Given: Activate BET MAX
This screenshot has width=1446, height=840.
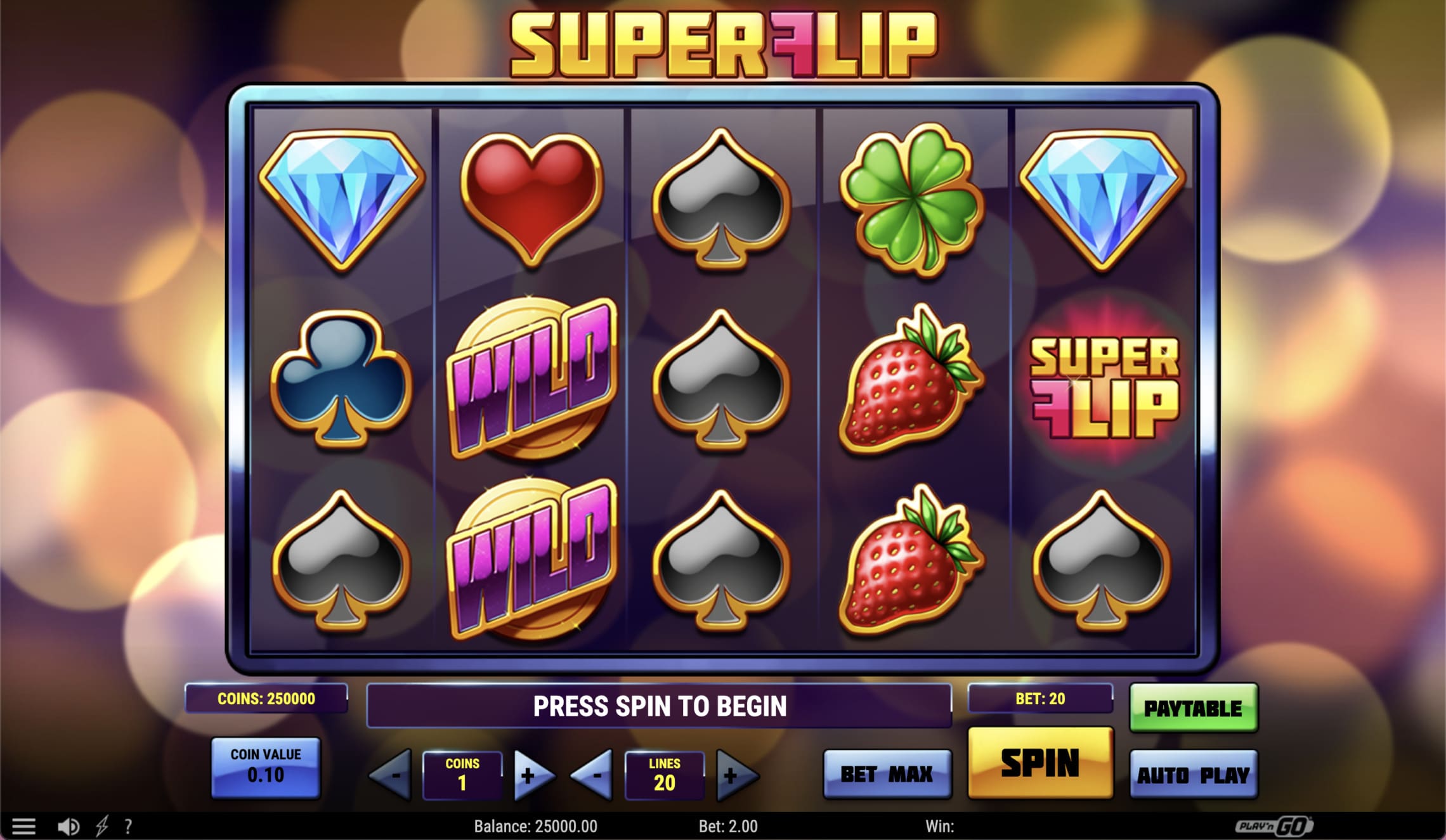Looking at the screenshot, I should [x=886, y=773].
